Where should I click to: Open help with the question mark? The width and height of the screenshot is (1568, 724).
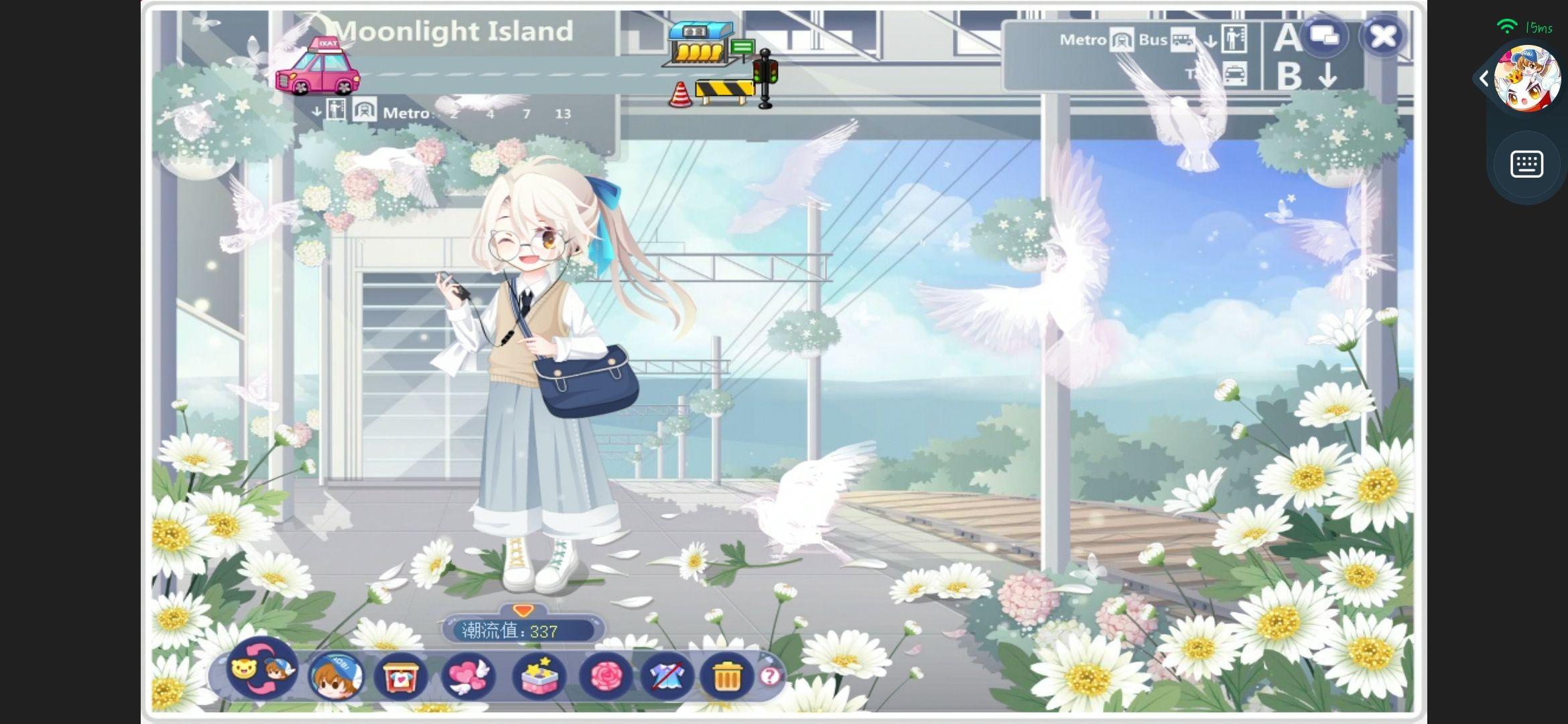point(770,676)
